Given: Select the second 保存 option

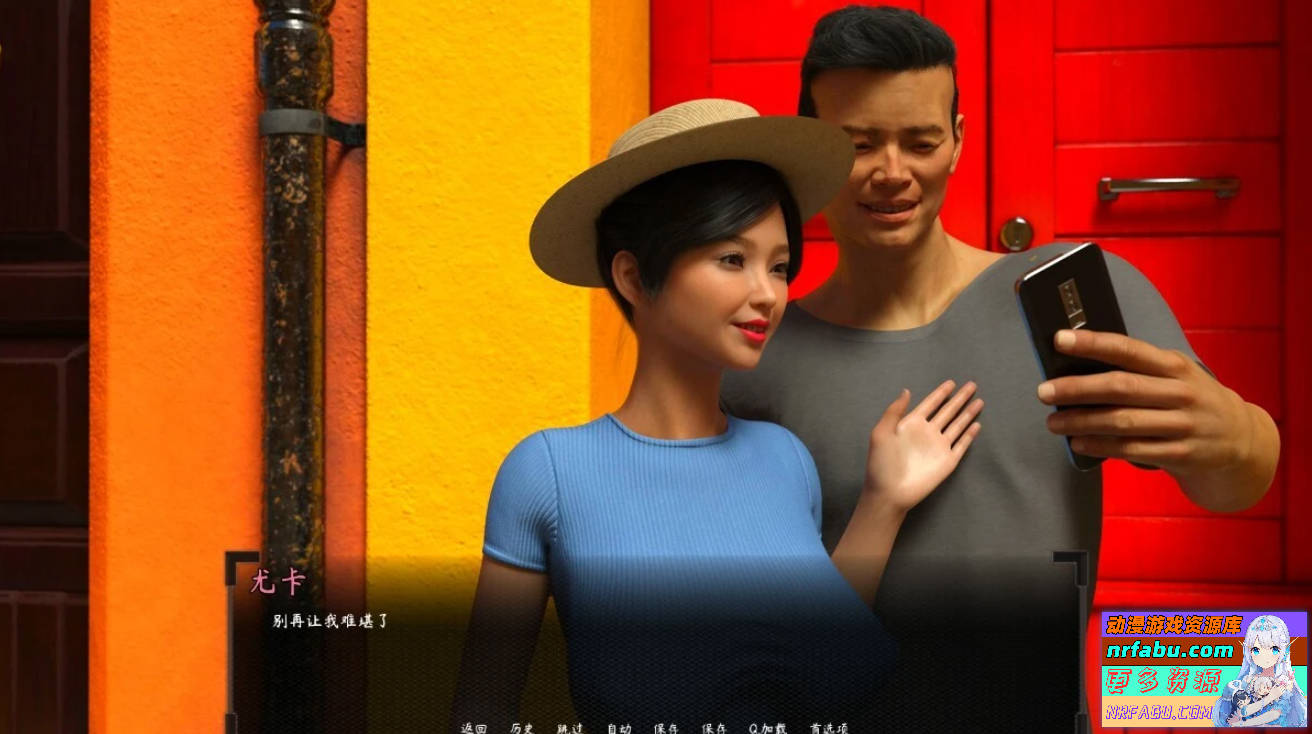Looking at the screenshot, I should [713, 728].
